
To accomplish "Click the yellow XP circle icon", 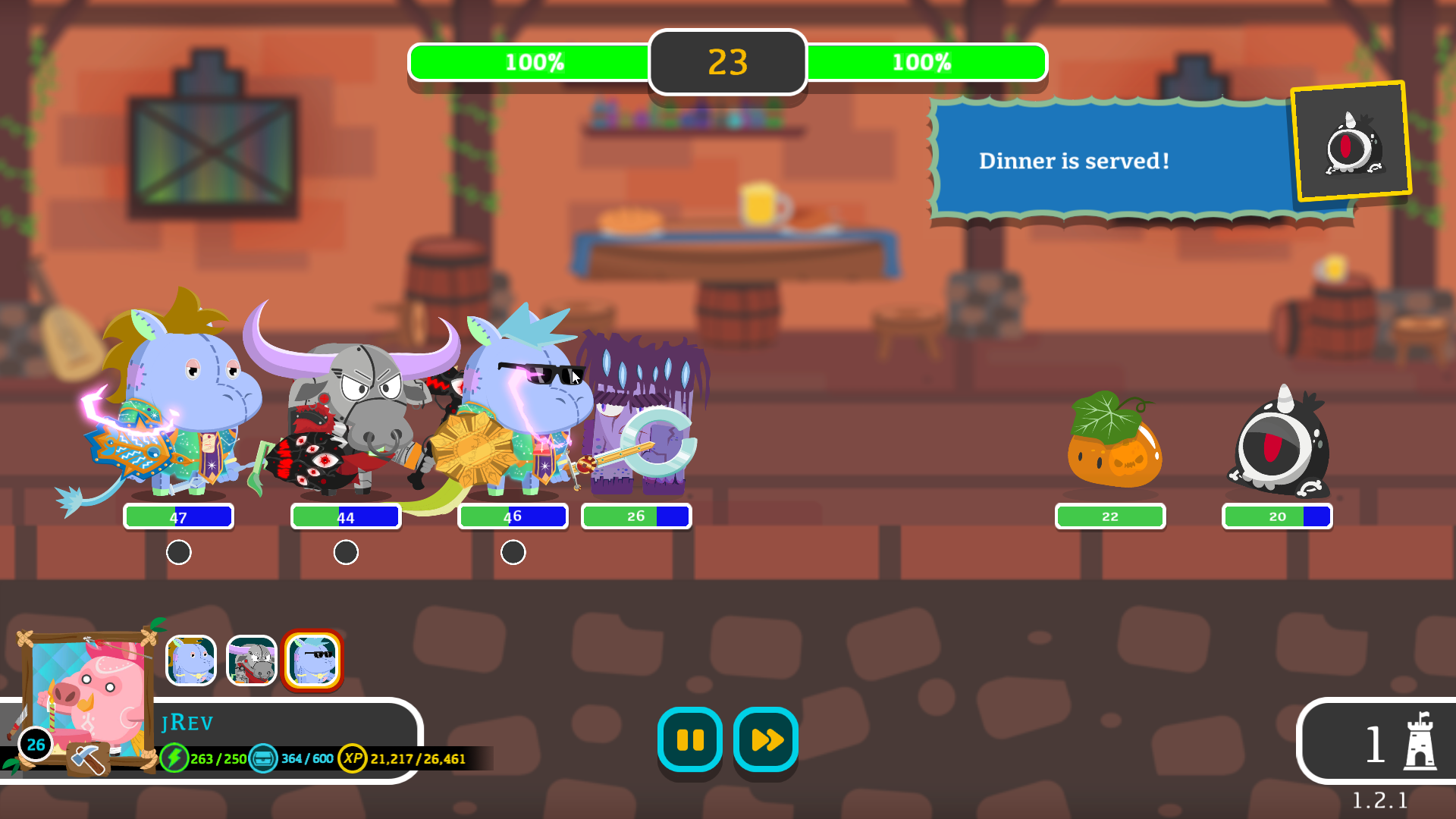I will pyautogui.click(x=352, y=757).
